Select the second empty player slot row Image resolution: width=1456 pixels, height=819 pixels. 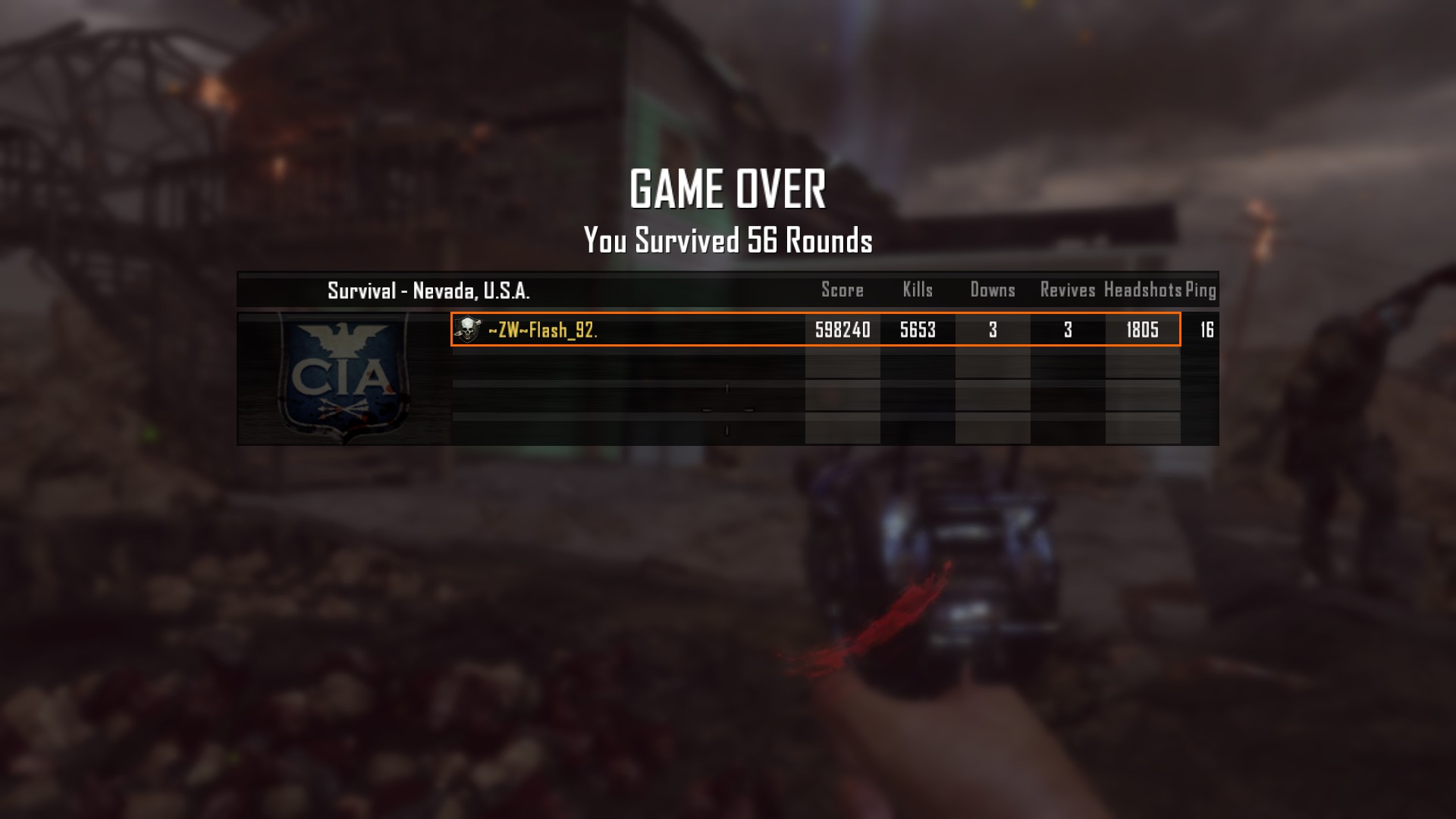tap(728, 394)
